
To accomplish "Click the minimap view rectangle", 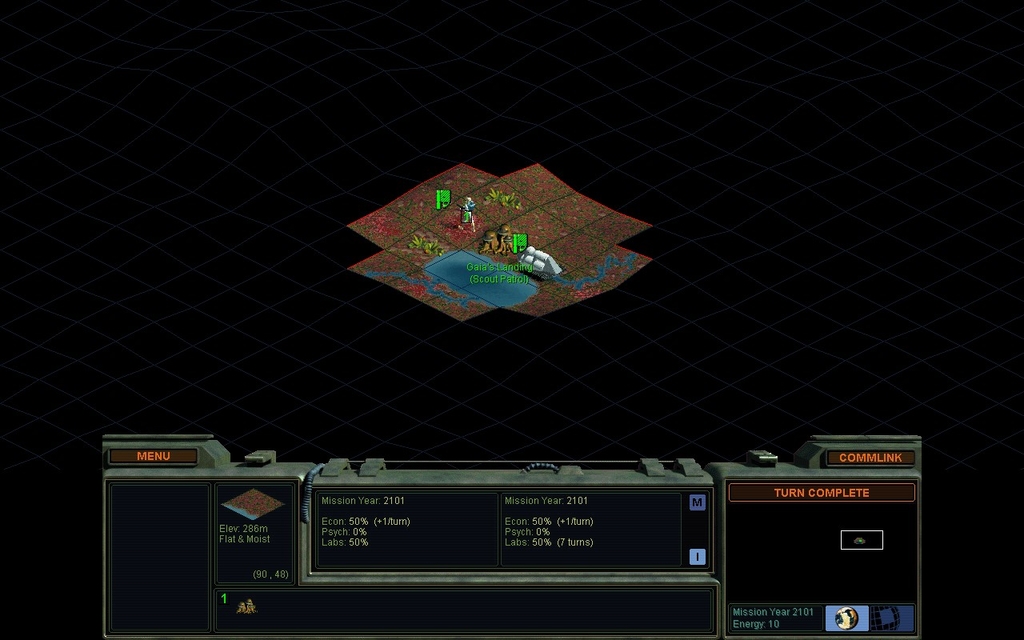I will tap(861, 540).
